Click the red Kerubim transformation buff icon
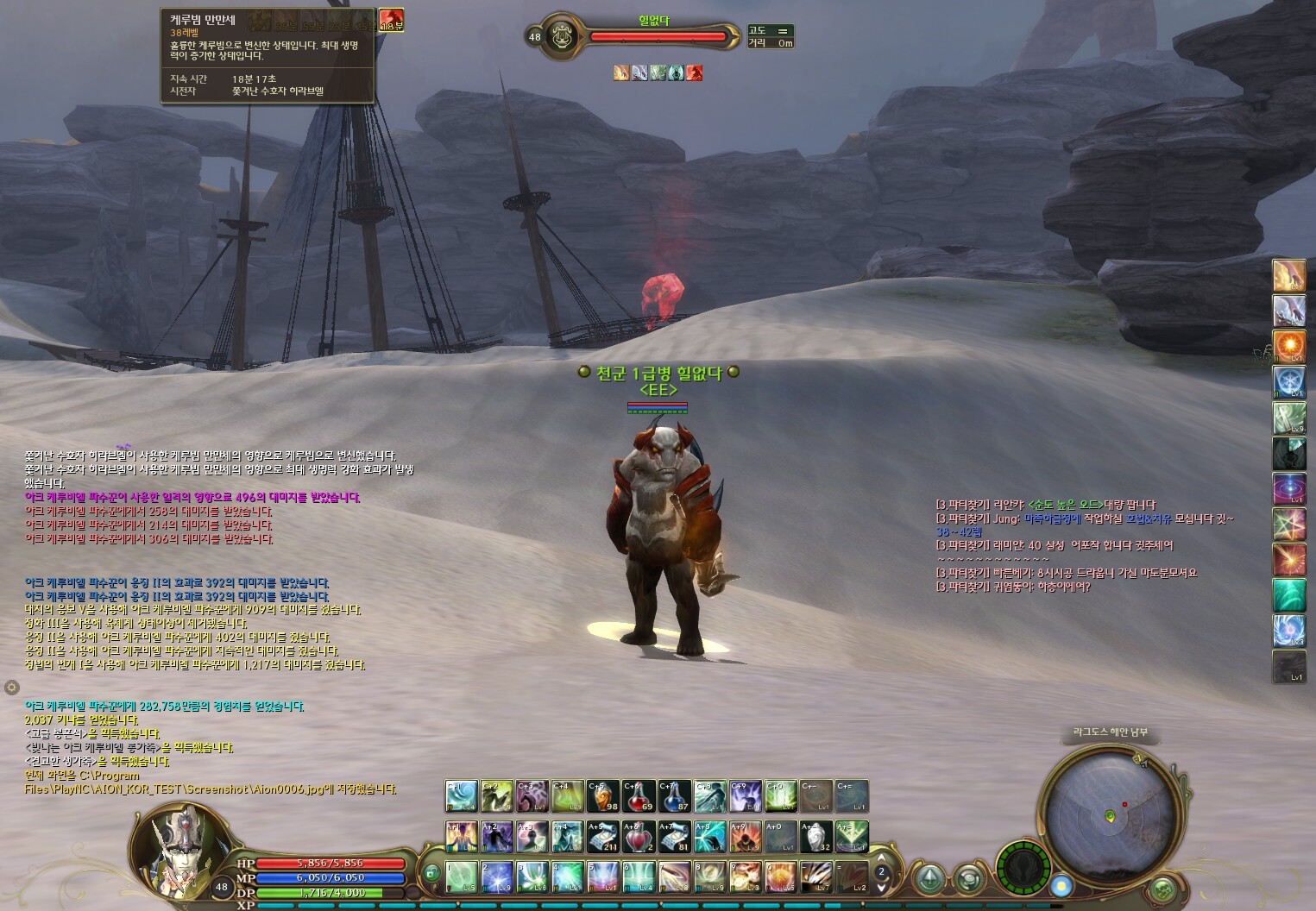The width and height of the screenshot is (1316, 911). click(391, 20)
